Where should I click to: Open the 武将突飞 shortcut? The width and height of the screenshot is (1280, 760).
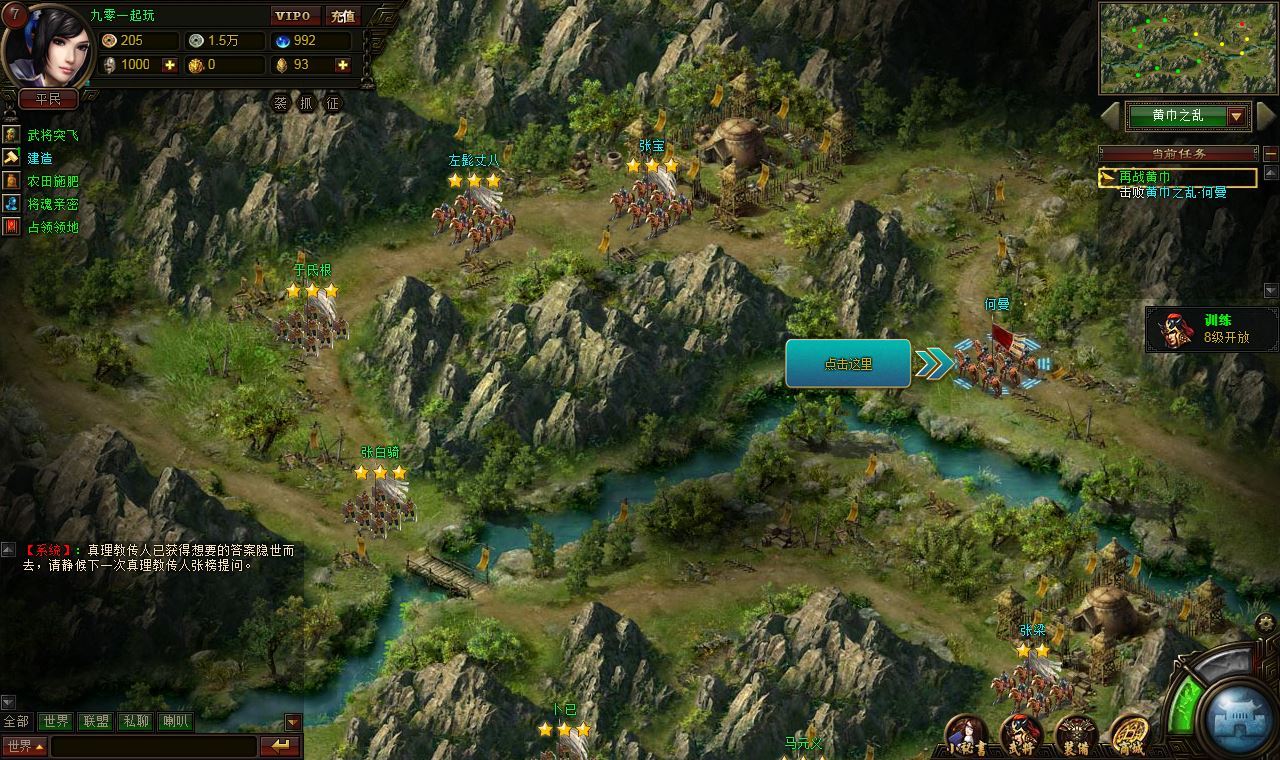click(x=52, y=135)
